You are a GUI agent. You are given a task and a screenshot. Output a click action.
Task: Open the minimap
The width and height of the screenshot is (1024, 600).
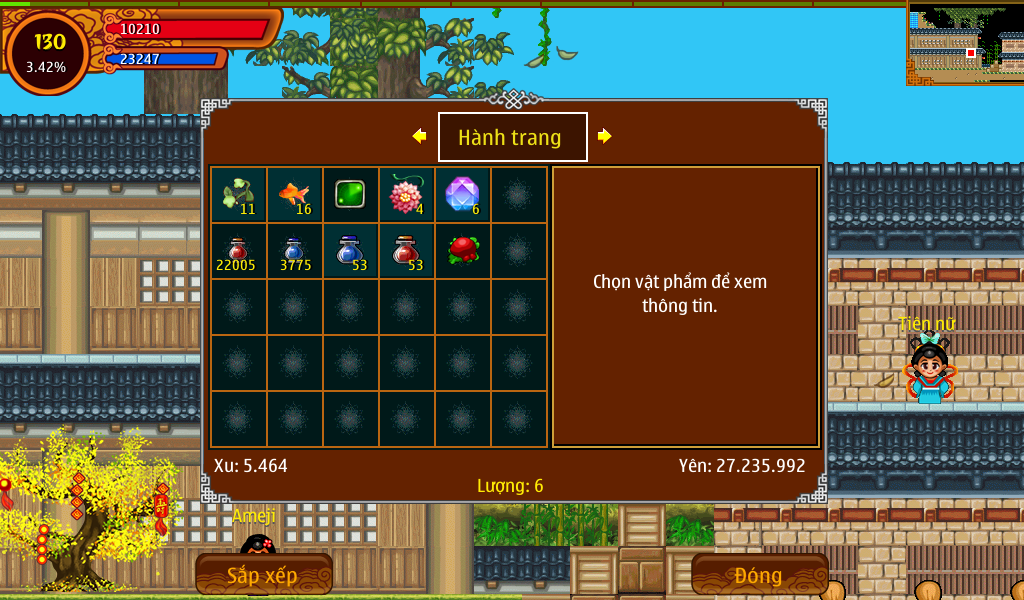coord(965,43)
